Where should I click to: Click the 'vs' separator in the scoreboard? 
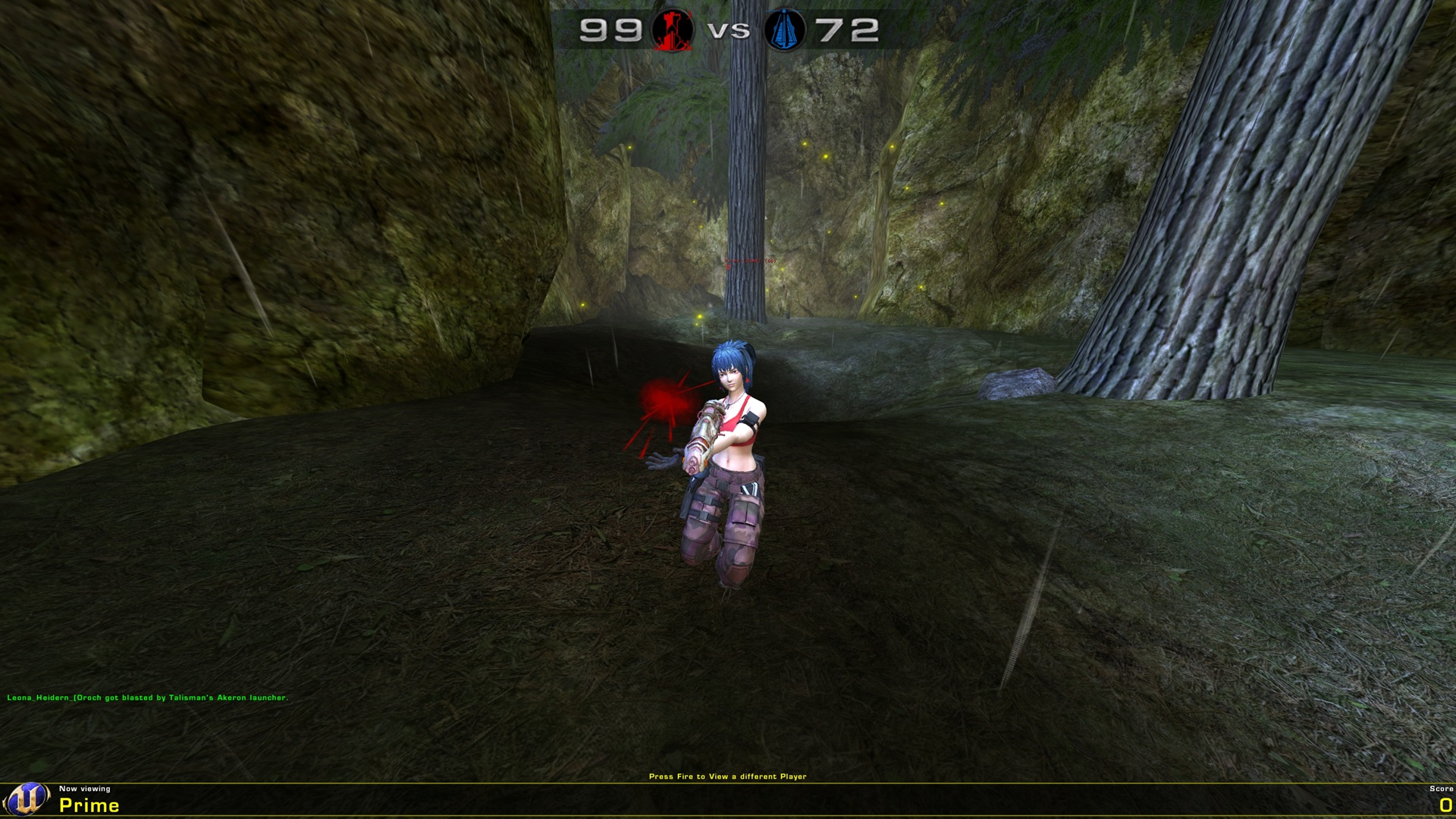729,32
